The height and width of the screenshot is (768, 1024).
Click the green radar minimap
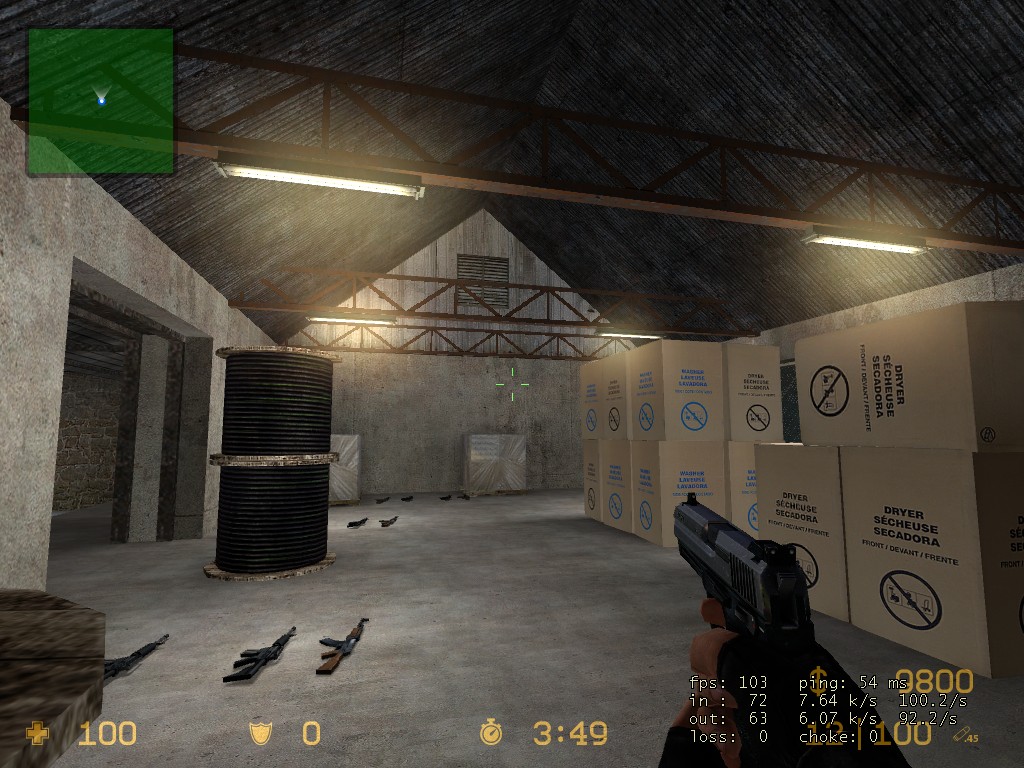click(x=100, y=100)
